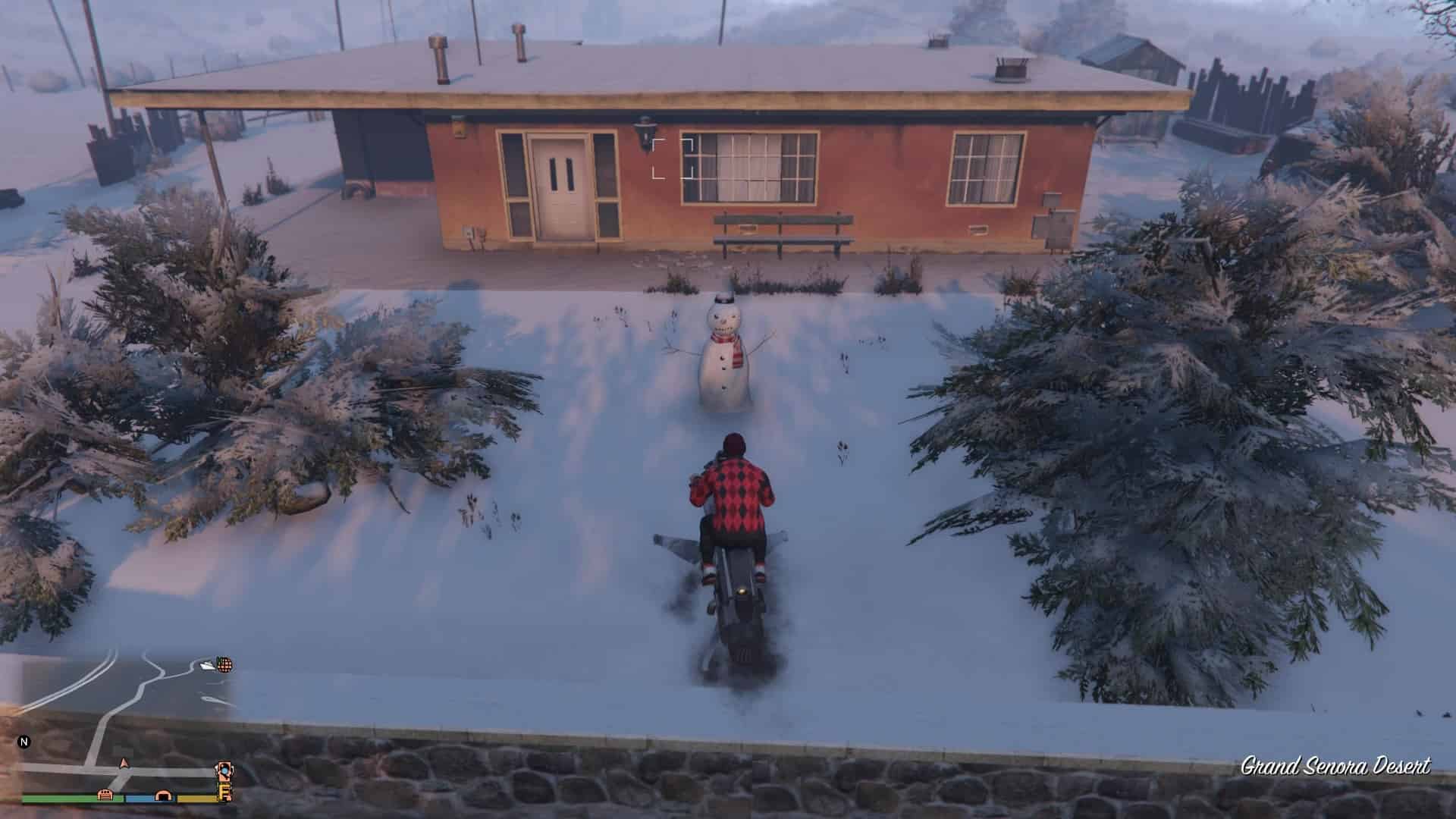Click the yellow special ability meter
The image size is (1456, 819).
(196, 798)
